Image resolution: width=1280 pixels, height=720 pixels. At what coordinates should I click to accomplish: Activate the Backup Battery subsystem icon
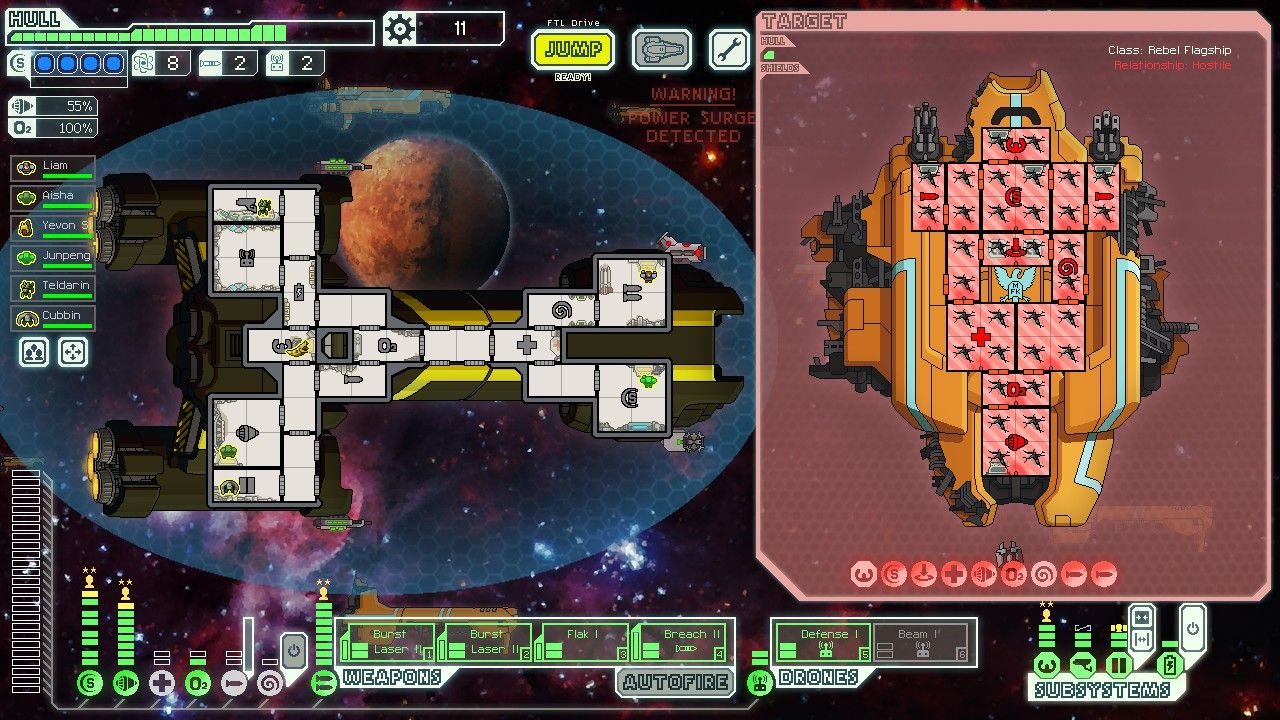[x=1170, y=665]
